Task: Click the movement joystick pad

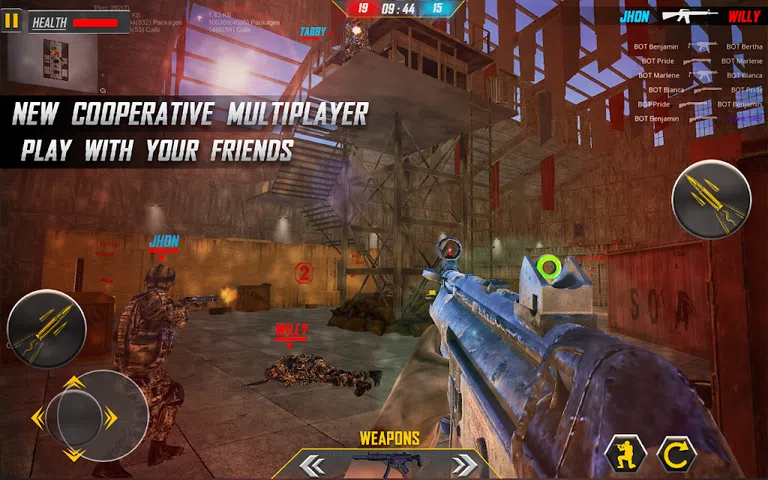Action: [x=88, y=416]
